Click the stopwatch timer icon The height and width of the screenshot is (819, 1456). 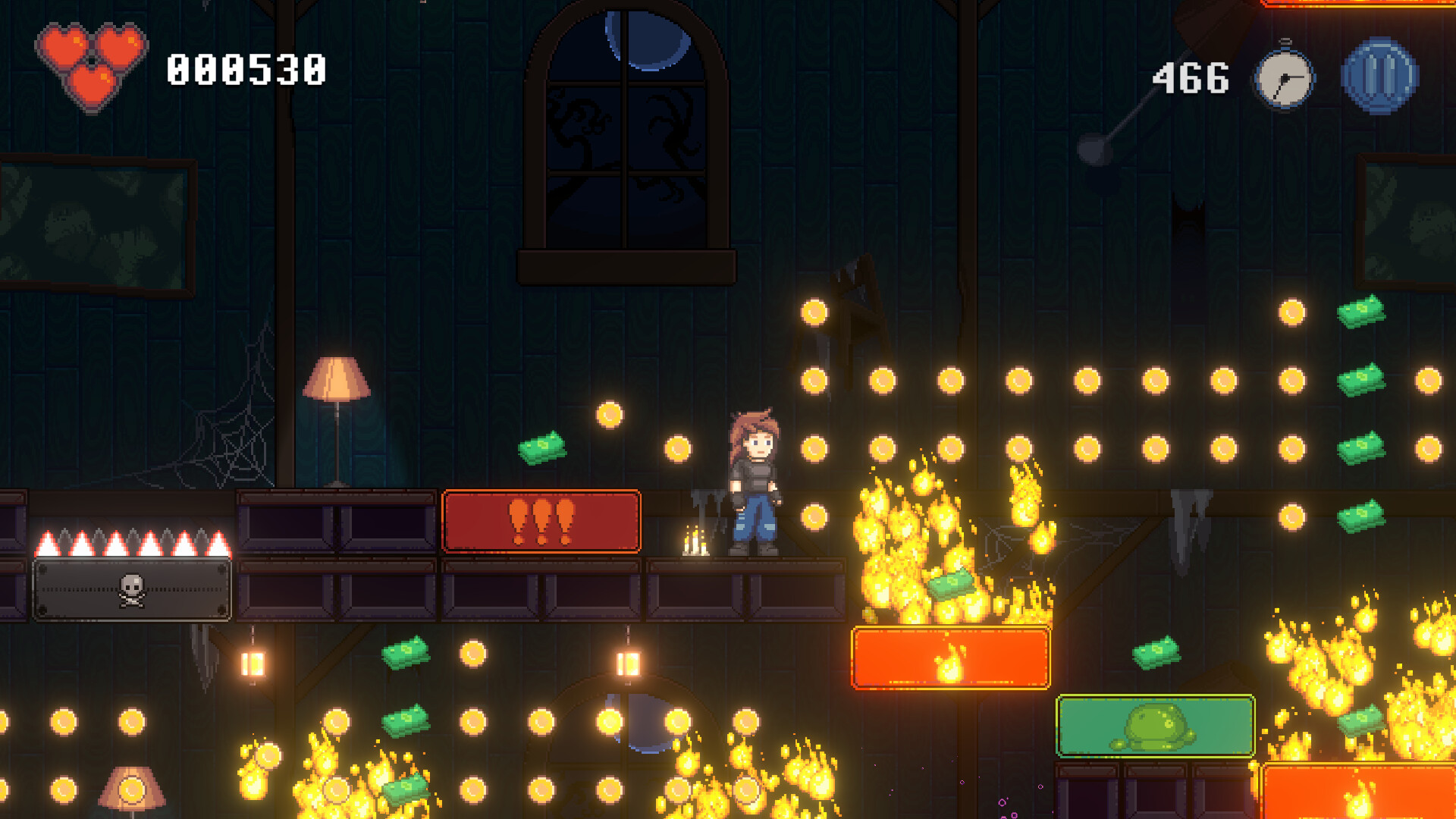point(1284,76)
